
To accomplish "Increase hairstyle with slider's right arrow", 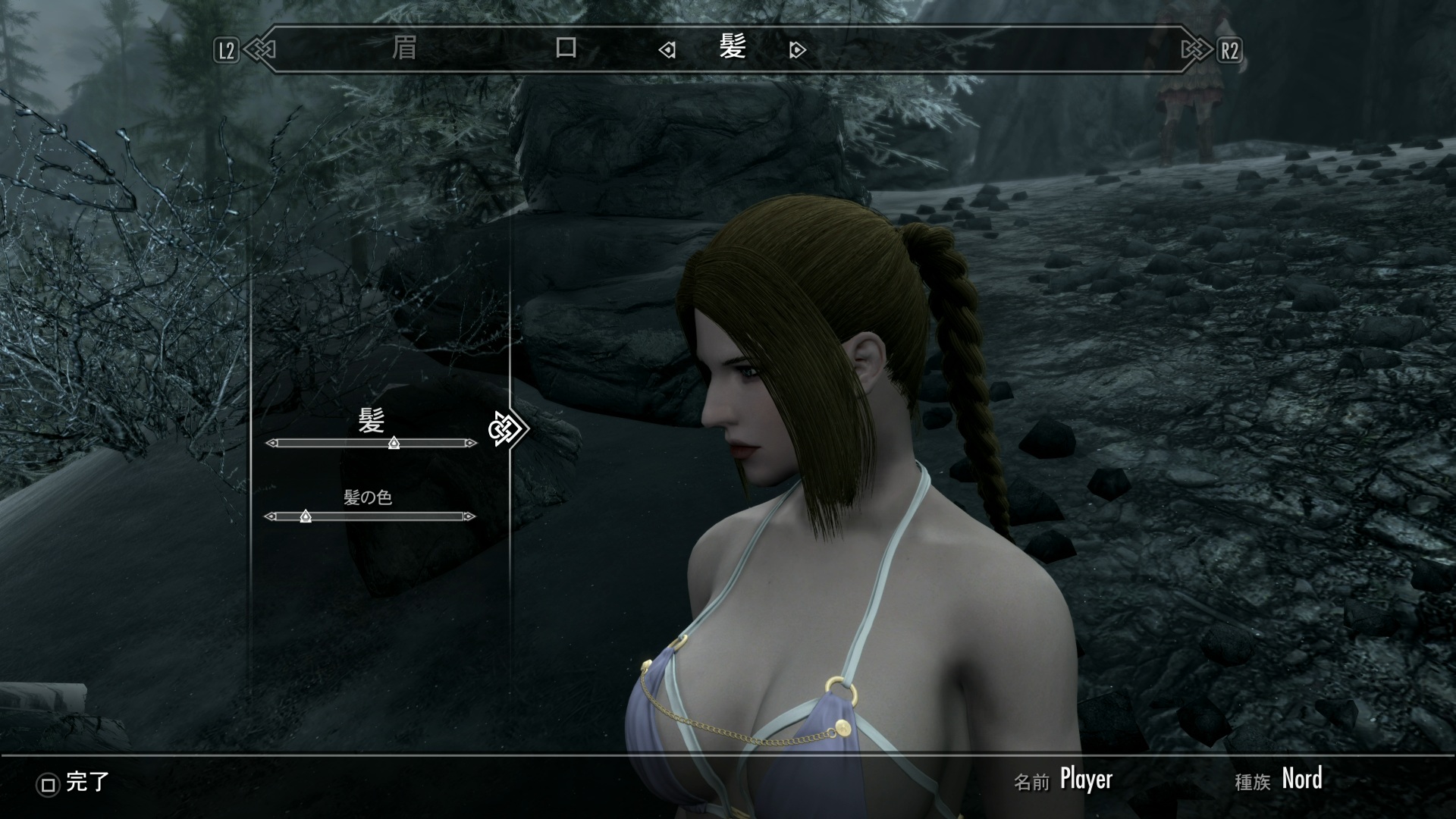I will coord(472,443).
